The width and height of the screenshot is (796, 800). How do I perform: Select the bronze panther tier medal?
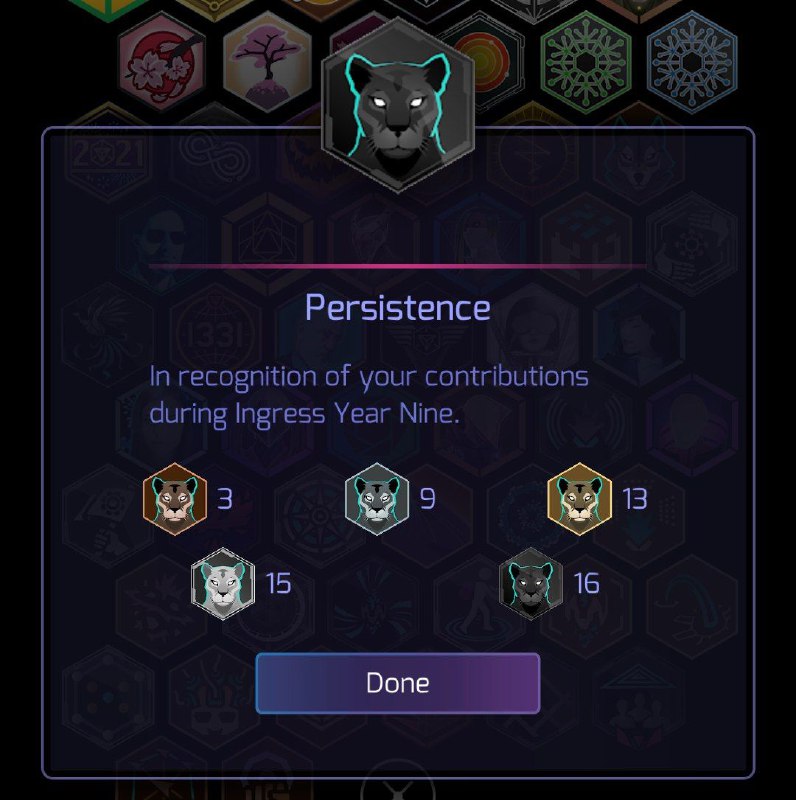tap(175, 498)
